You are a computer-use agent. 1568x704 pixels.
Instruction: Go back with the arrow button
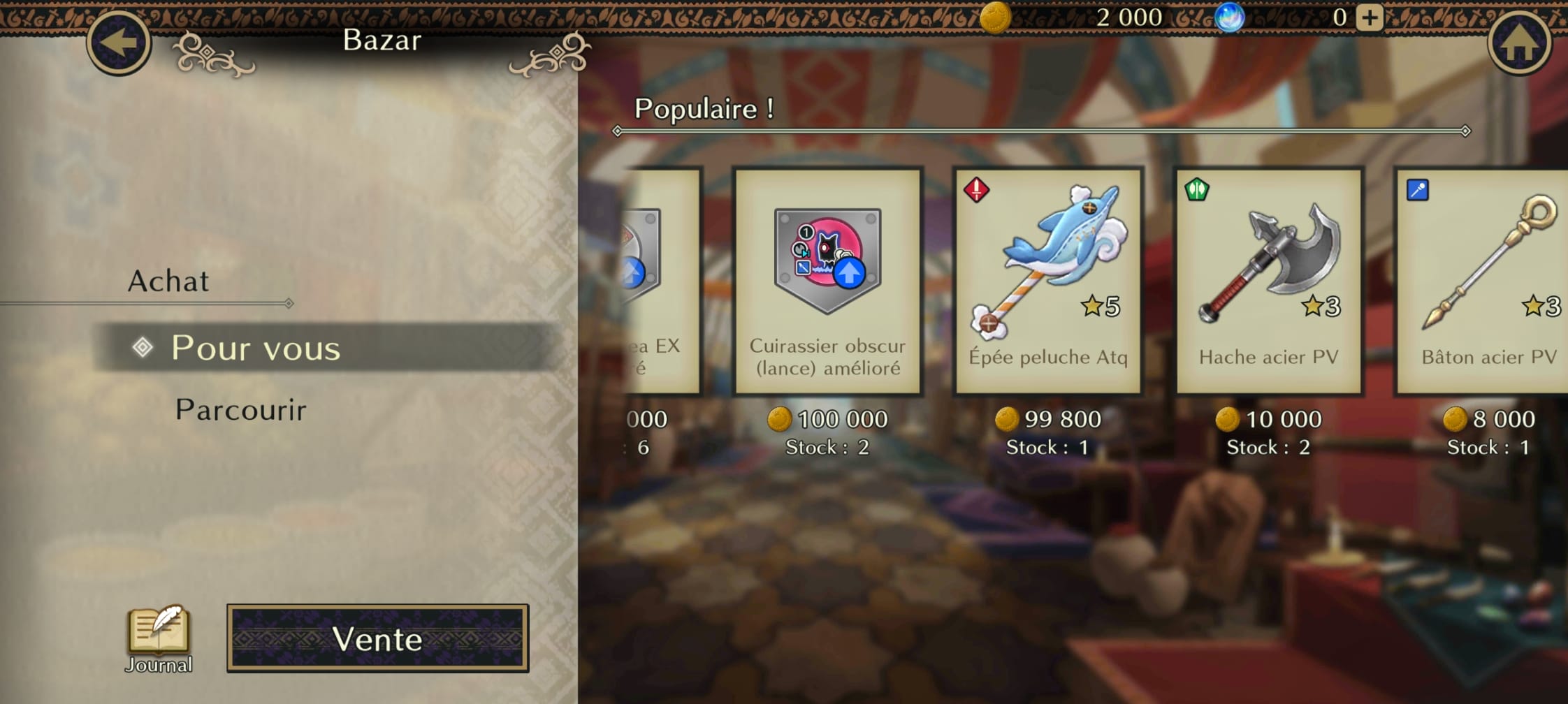pyautogui.click(x=119, y=42)
